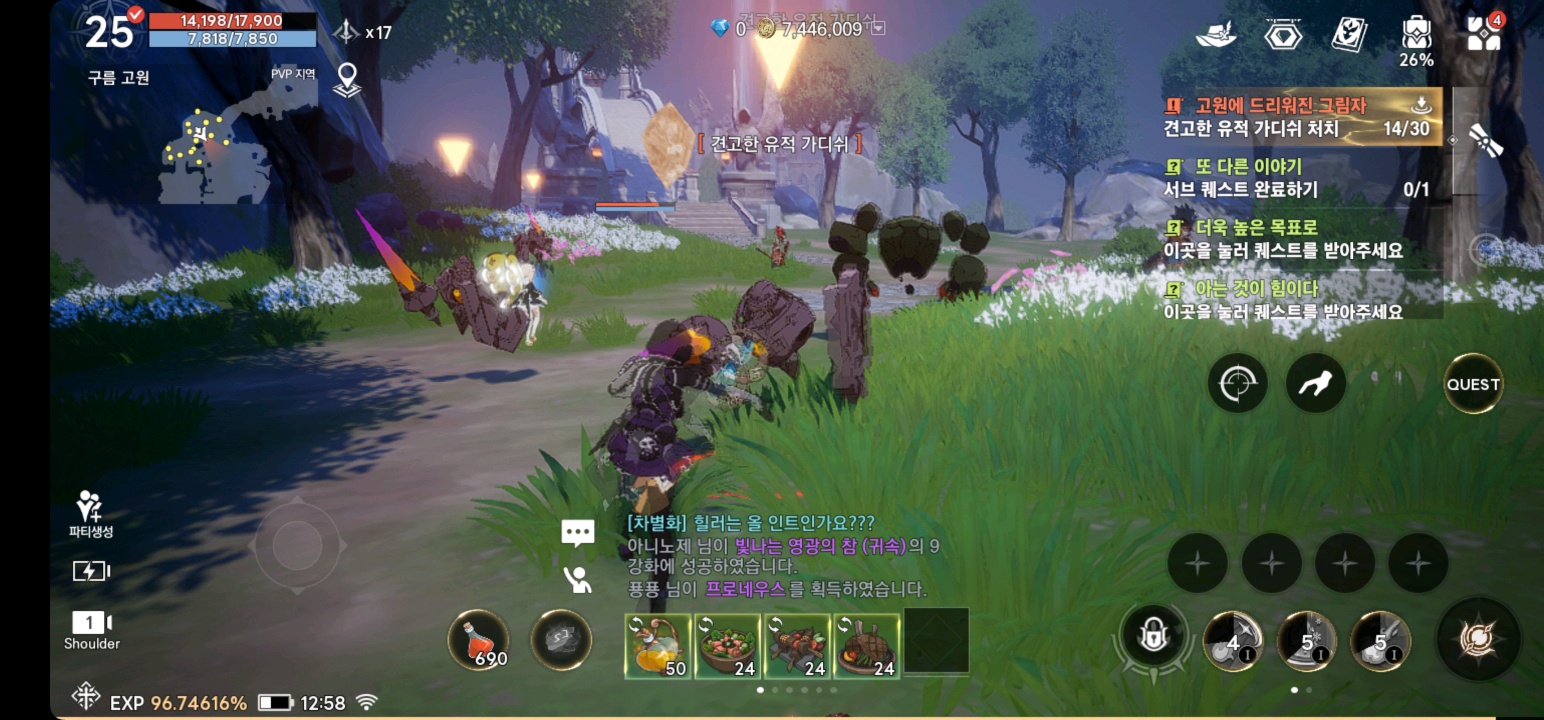
Task: Use the salad bowl food slot
Action: (728, 646)
